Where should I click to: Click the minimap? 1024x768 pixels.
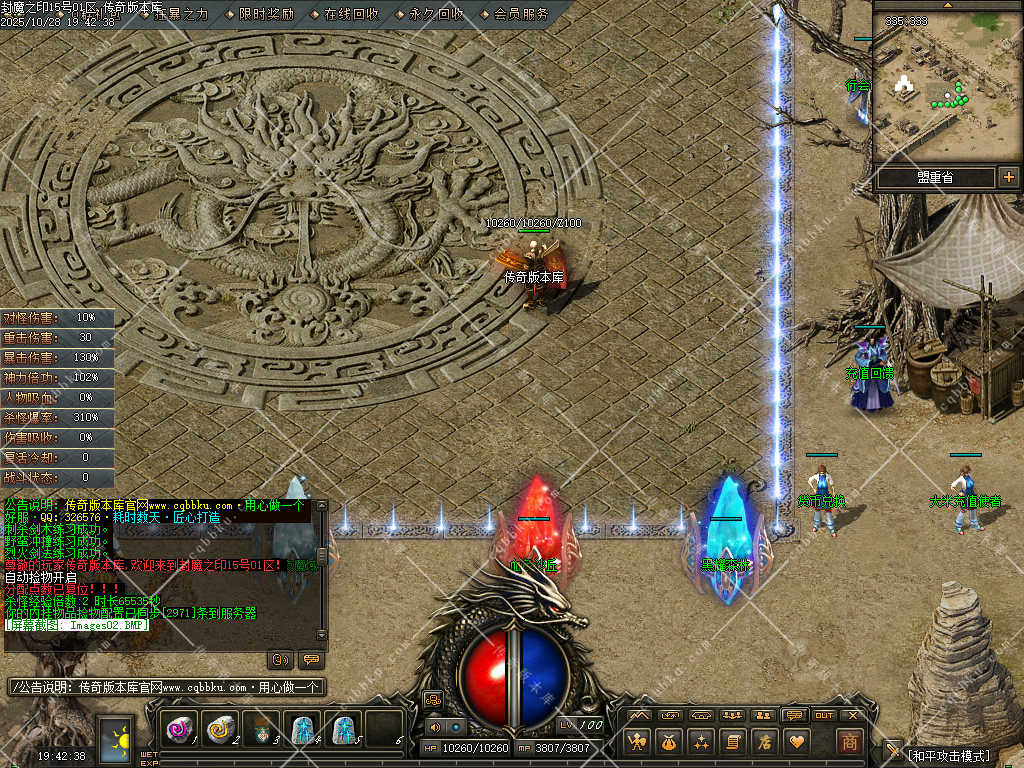(947, 88)
